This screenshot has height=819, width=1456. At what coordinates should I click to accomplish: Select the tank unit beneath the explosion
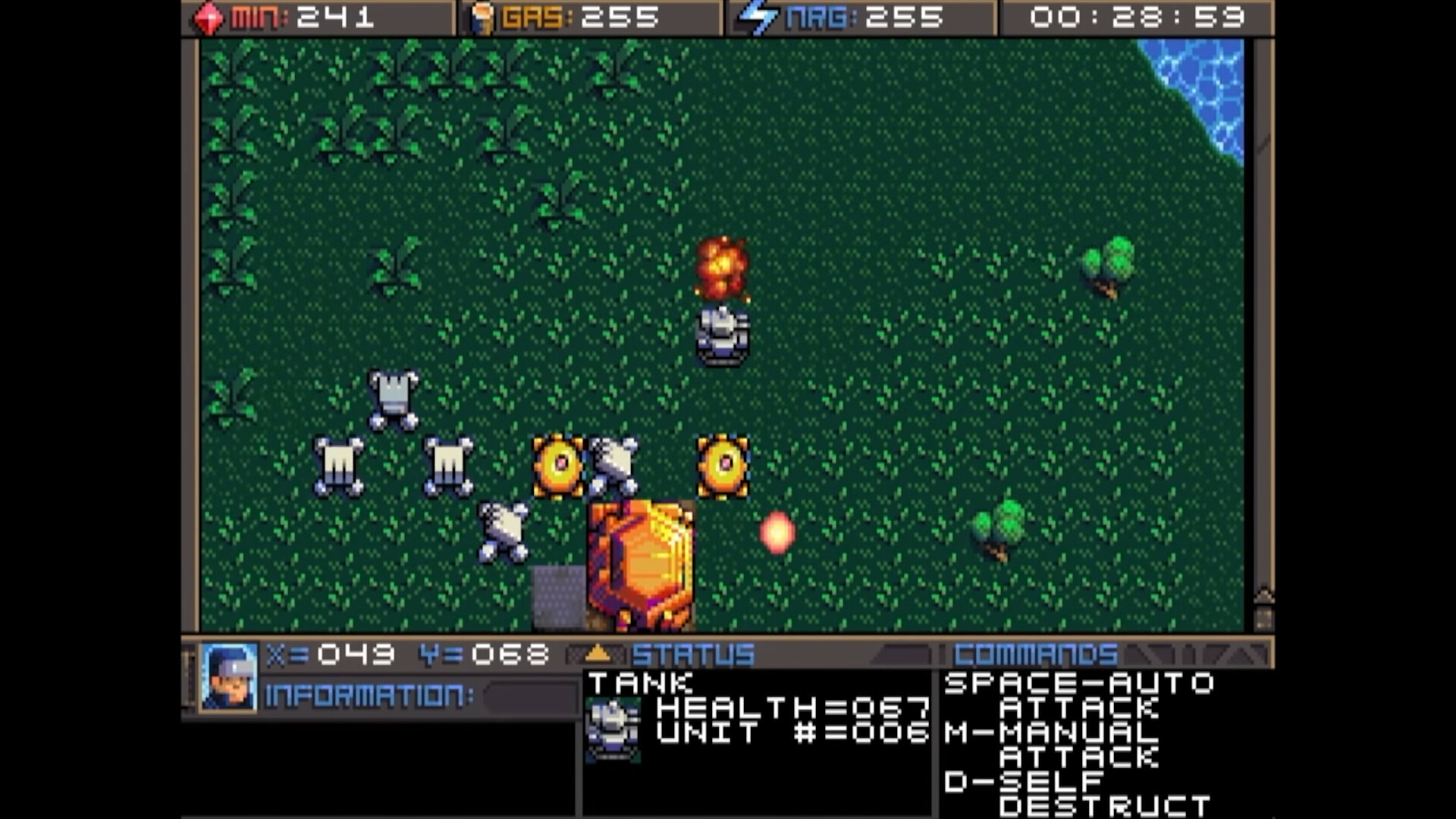click(x=722, y=334)
